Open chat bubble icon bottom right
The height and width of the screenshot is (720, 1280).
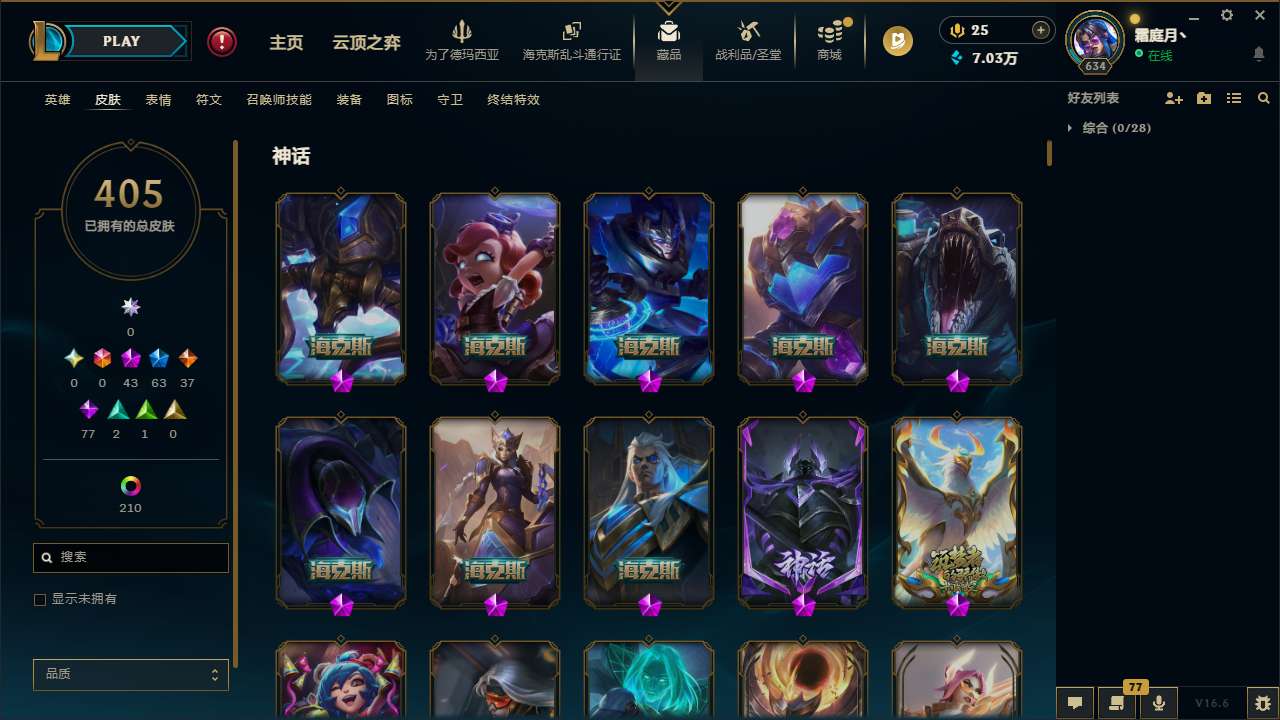(1075, 703)
